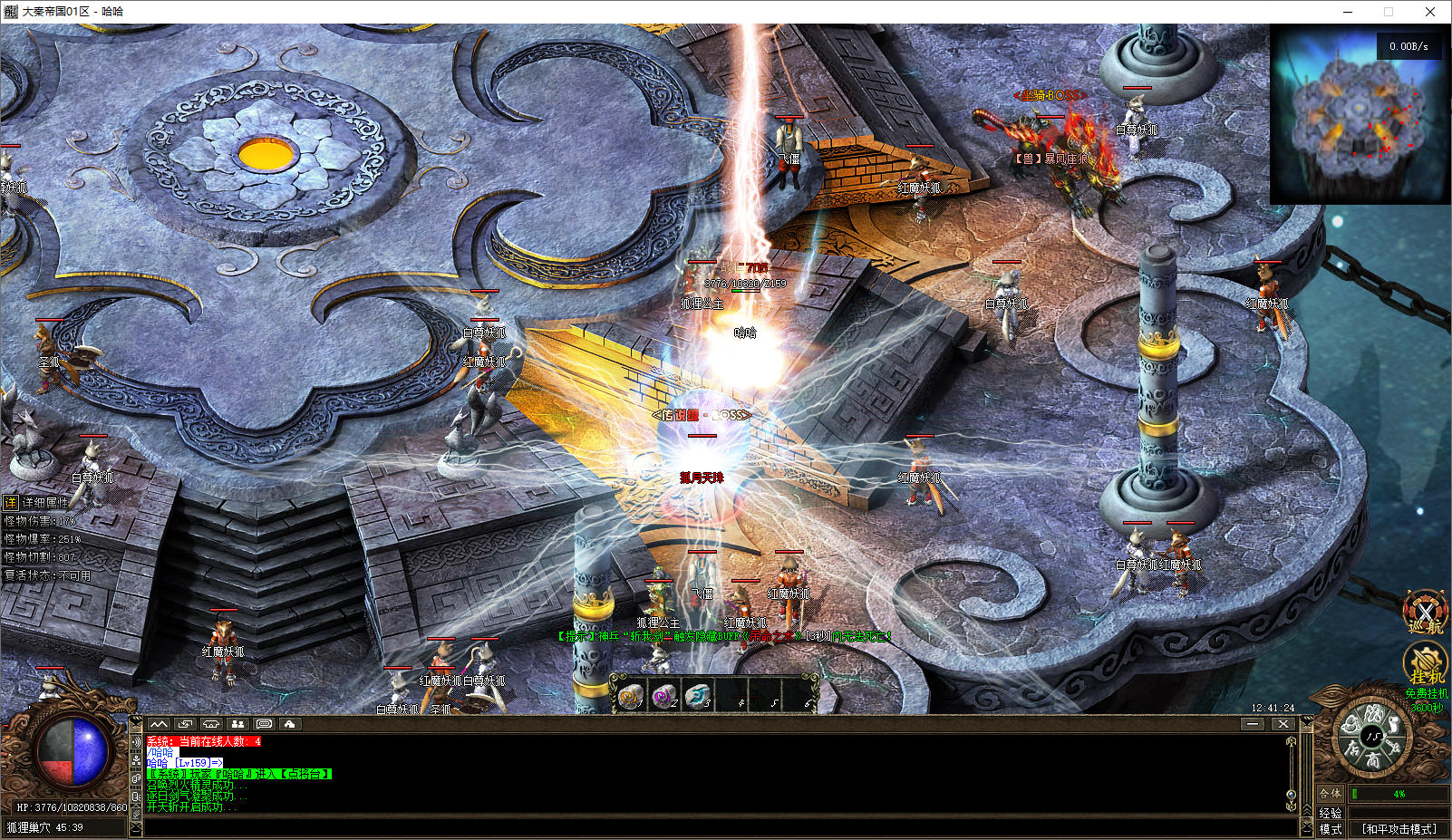The width and height of the screenshot is (1452, 840).
Task: Open the 商 shop segment on the wheel
Action: point(1373,759)
